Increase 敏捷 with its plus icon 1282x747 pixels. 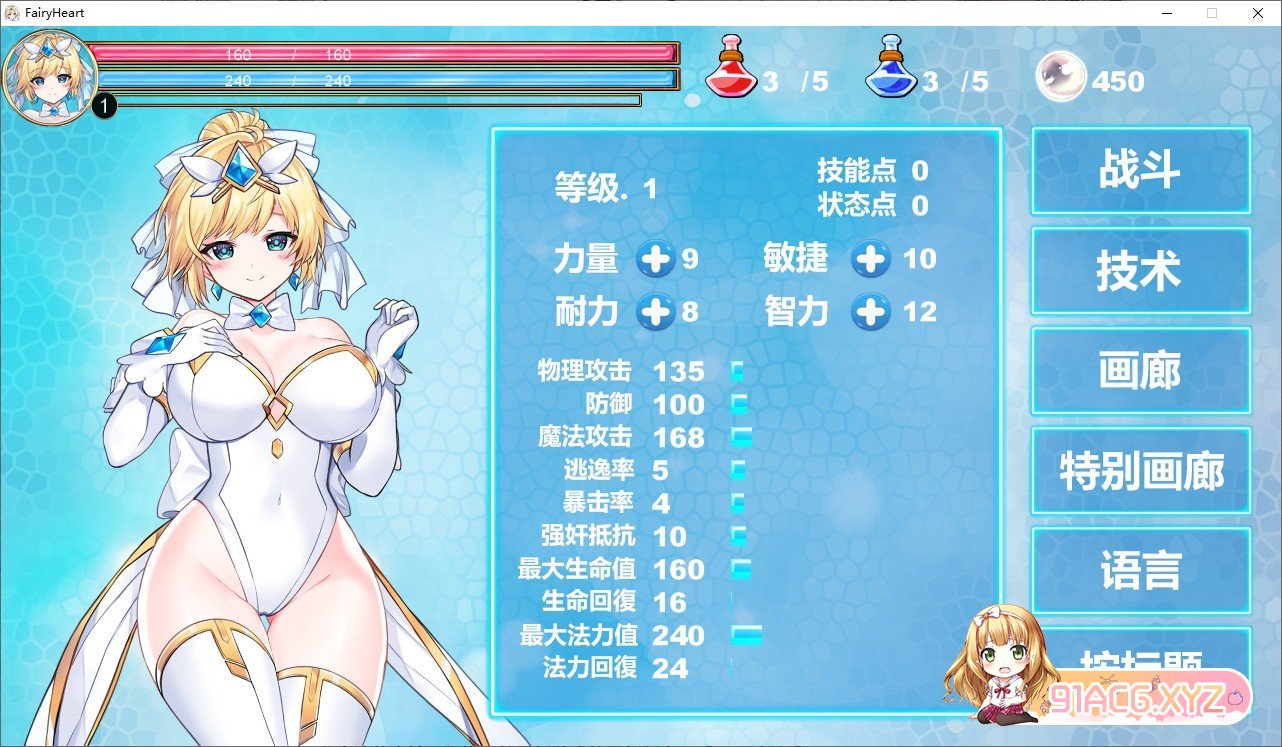(871, 259)
